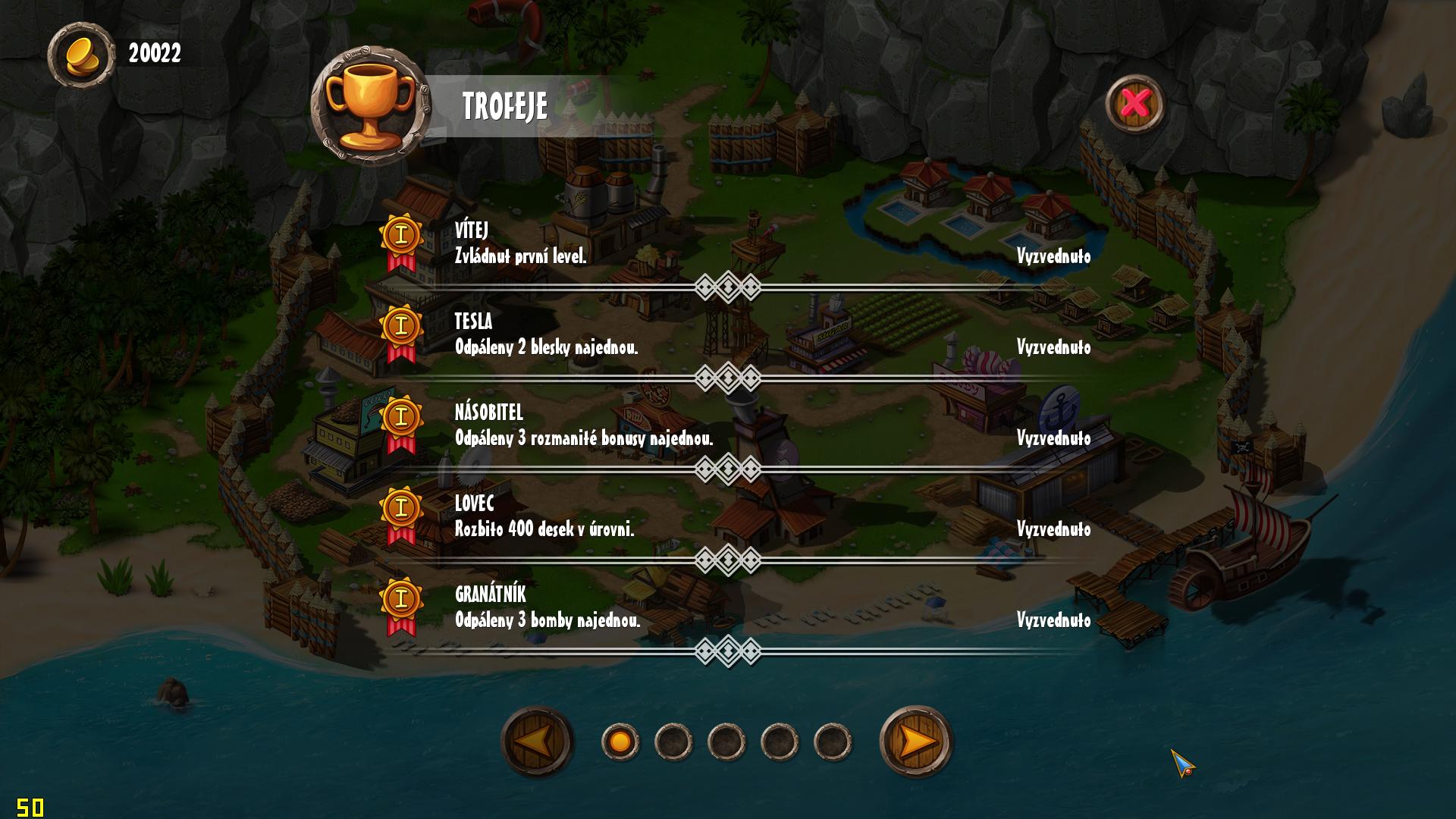Select the Tesla trophy row
The image size is (1456, 819).
click(x=728, y=335)
